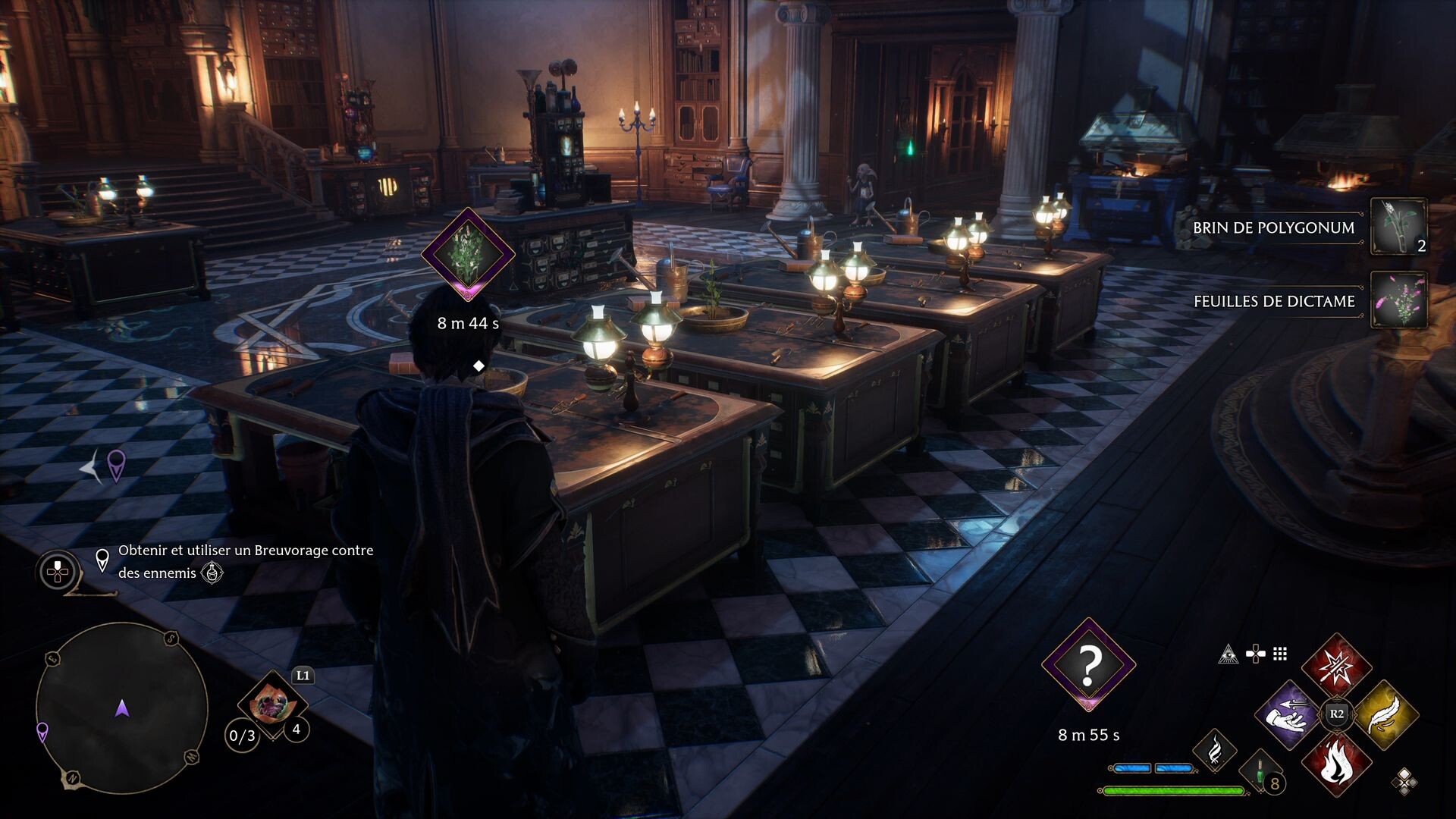The width and height of the screenshot is (1456, 819).
Task: Open the d-pad quest tracker icon above minimap
Action: pyautogui.click(x=58, y=573)
